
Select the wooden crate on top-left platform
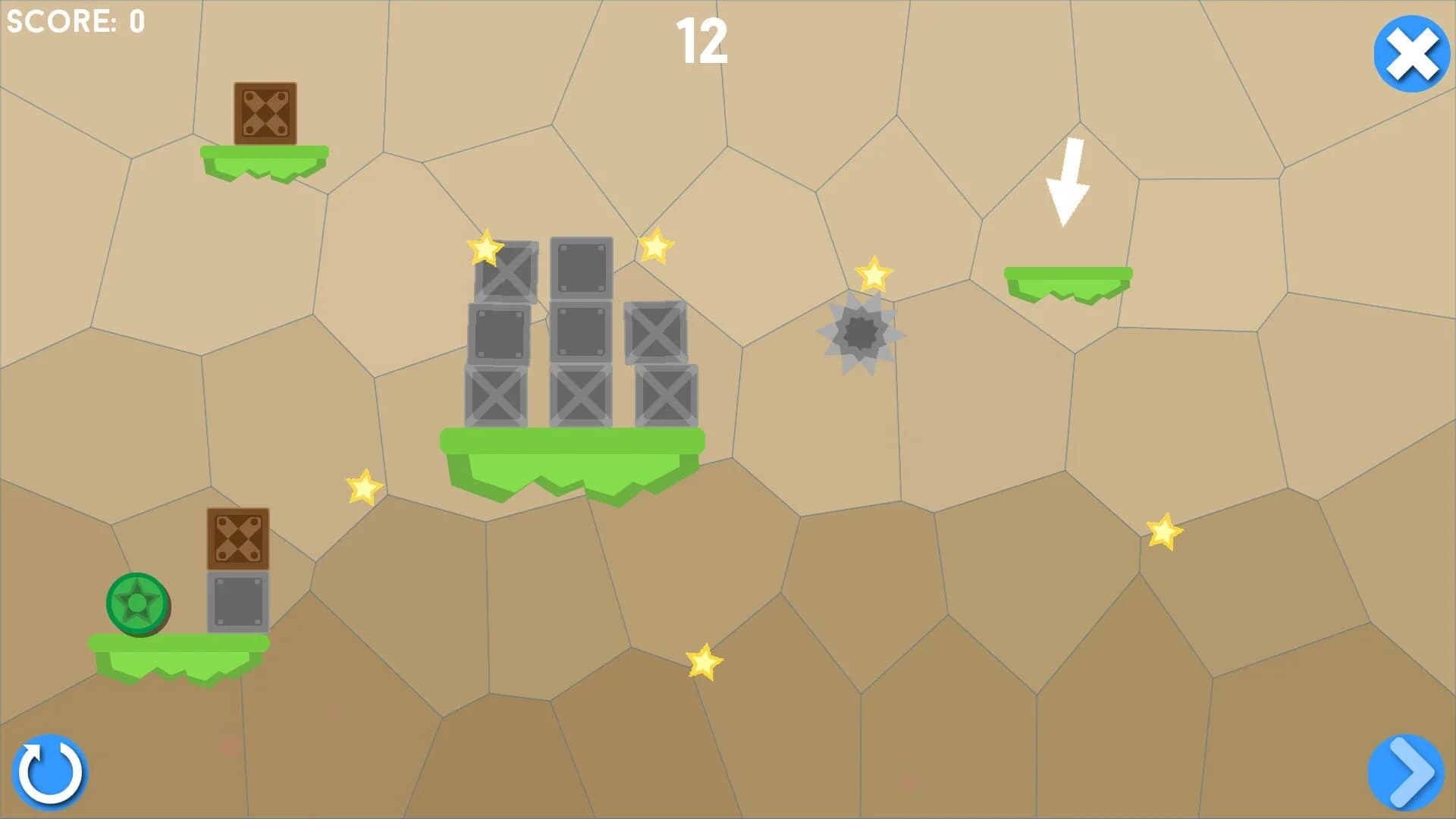(x=265, y=112)
